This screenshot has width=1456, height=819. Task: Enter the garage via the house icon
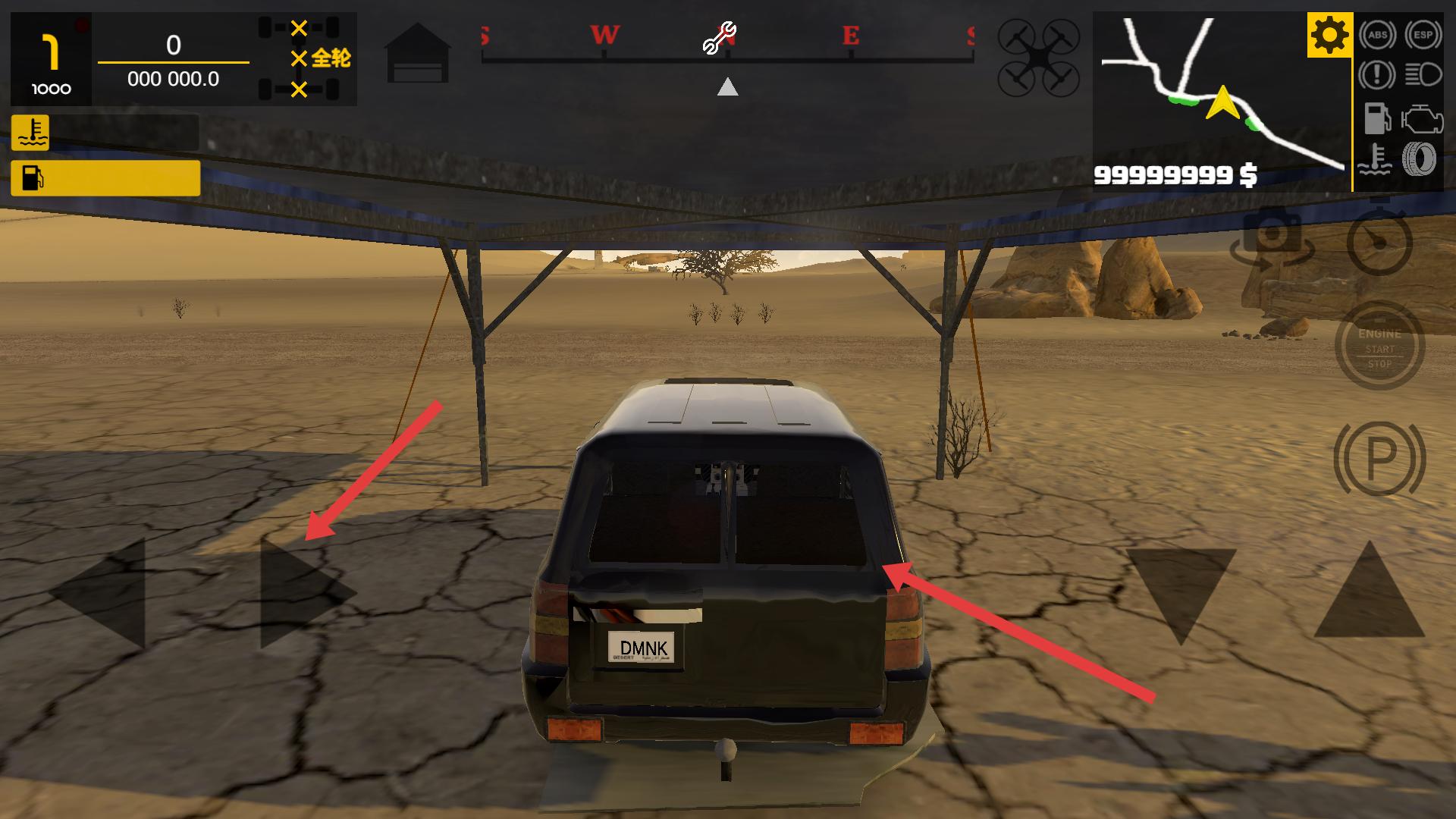[x=418, y=53]
